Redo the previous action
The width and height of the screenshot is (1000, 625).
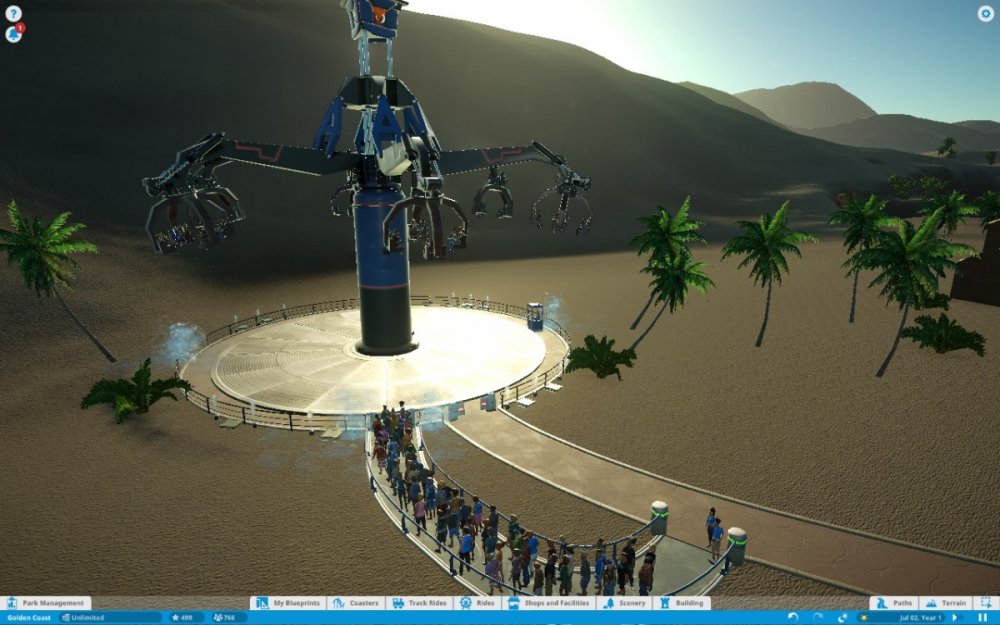click(817, 618)
